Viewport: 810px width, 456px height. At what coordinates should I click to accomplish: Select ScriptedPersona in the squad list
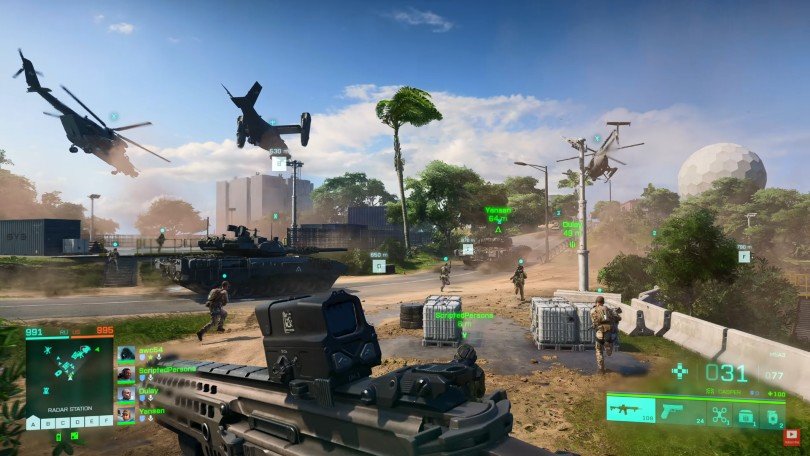pyautogui.click(x=126, y=374)
